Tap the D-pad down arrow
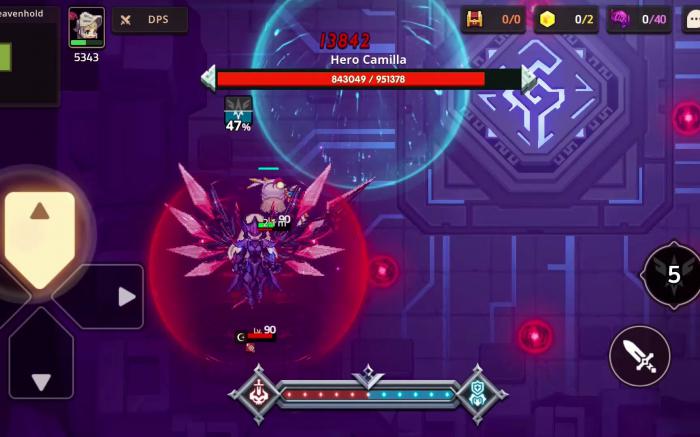The width and height of the screenshot is (700, 437). (x=41, y=377)
